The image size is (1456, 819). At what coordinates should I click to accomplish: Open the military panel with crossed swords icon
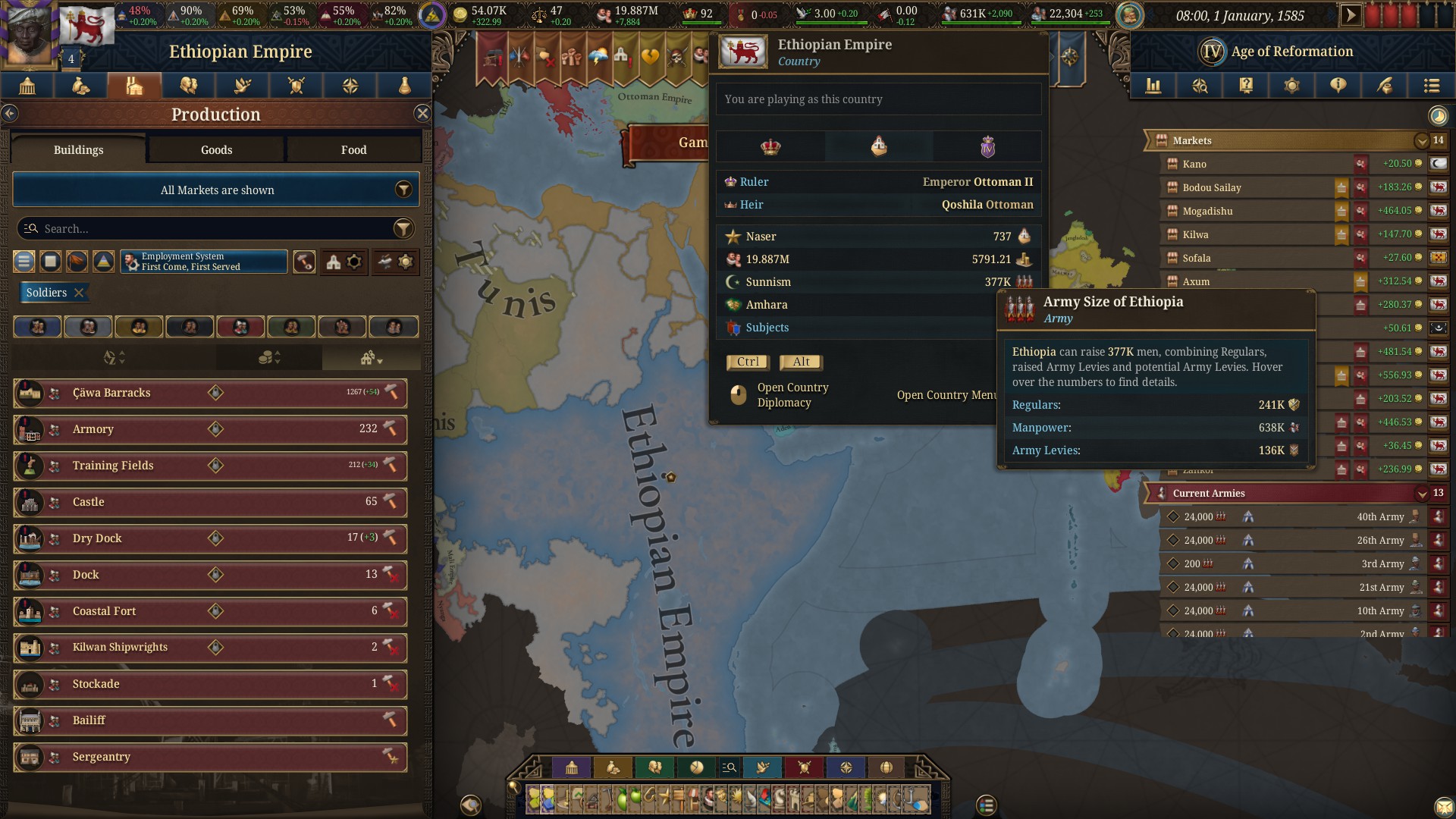coord(295,86)
